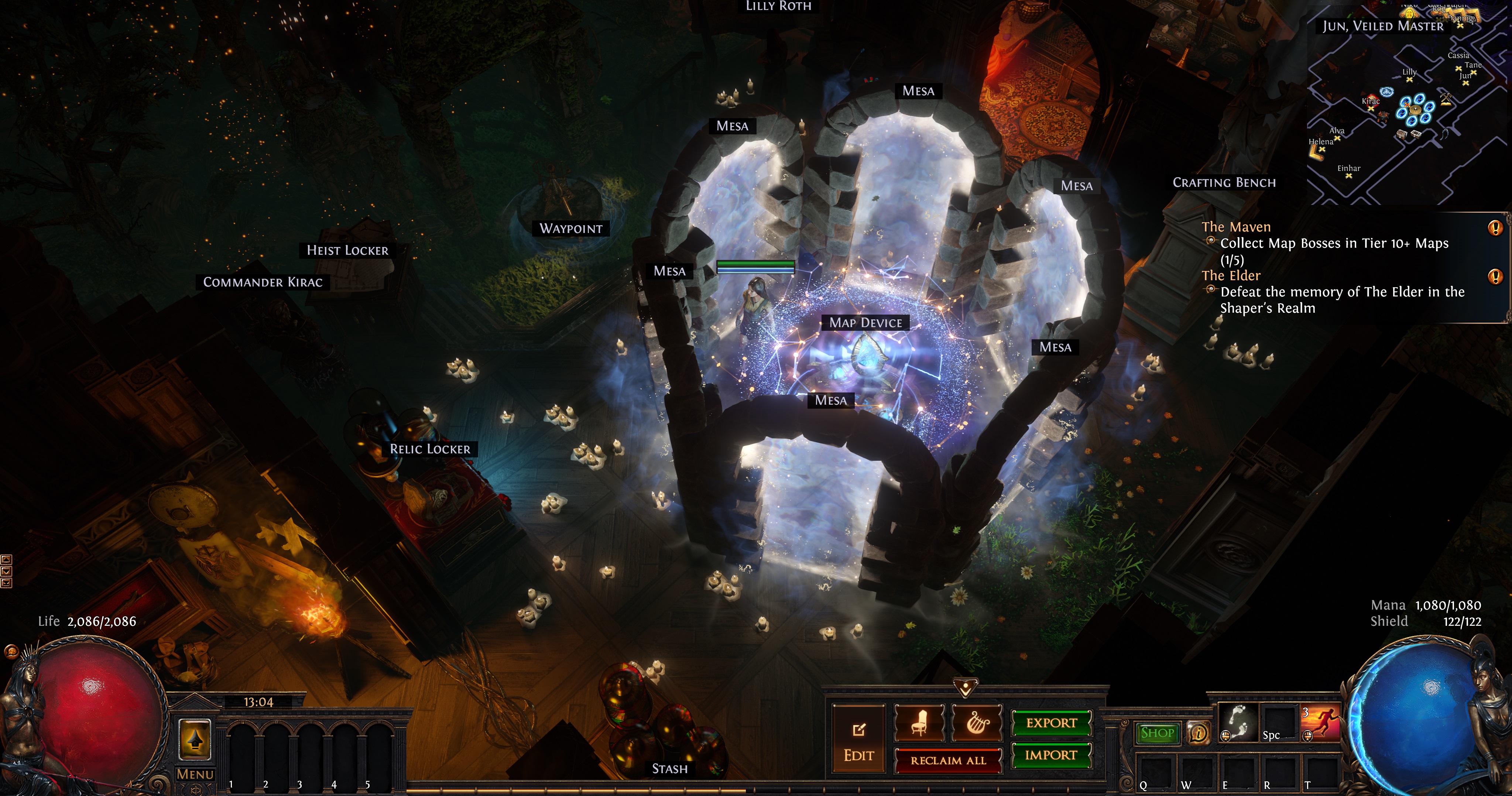Screen dimensions: 1512x796
Task: Enter hideout Edit mode
Action: point(859,743)
